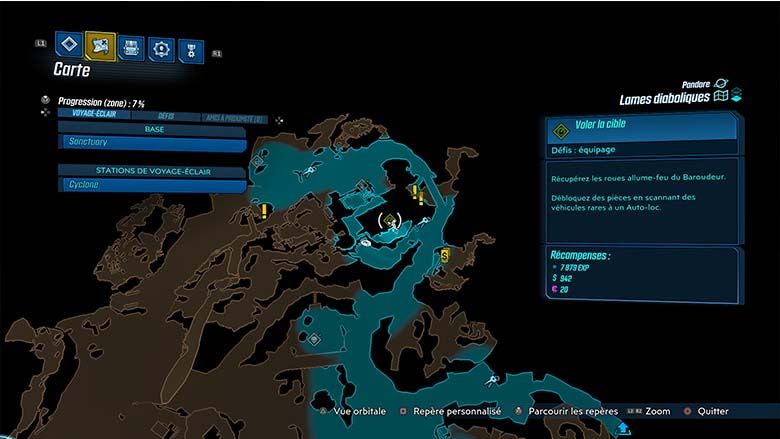Select the highlighted map (Carte) tab

[100, 45]
